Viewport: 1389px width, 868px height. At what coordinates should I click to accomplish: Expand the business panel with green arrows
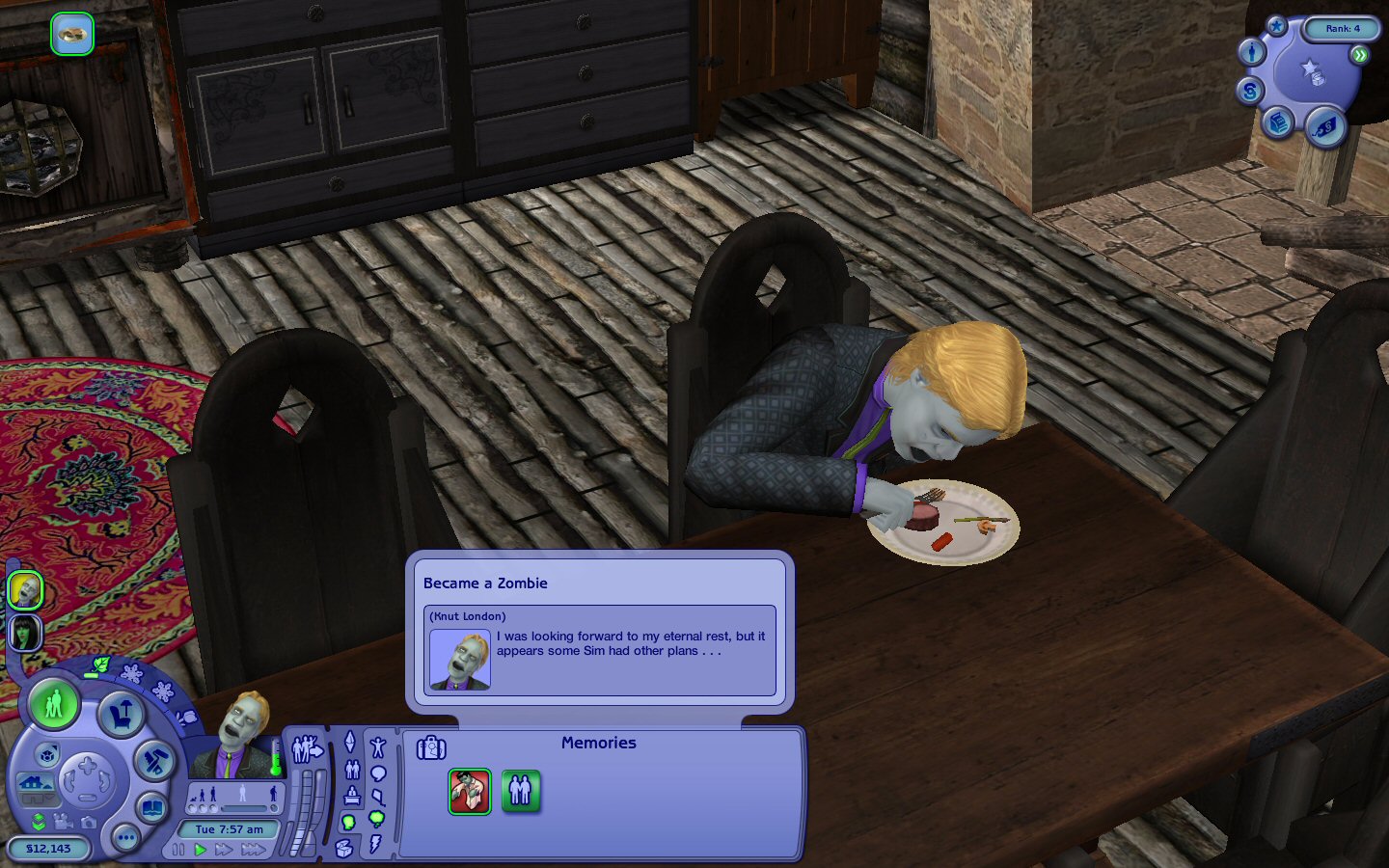click(1359, 55)
